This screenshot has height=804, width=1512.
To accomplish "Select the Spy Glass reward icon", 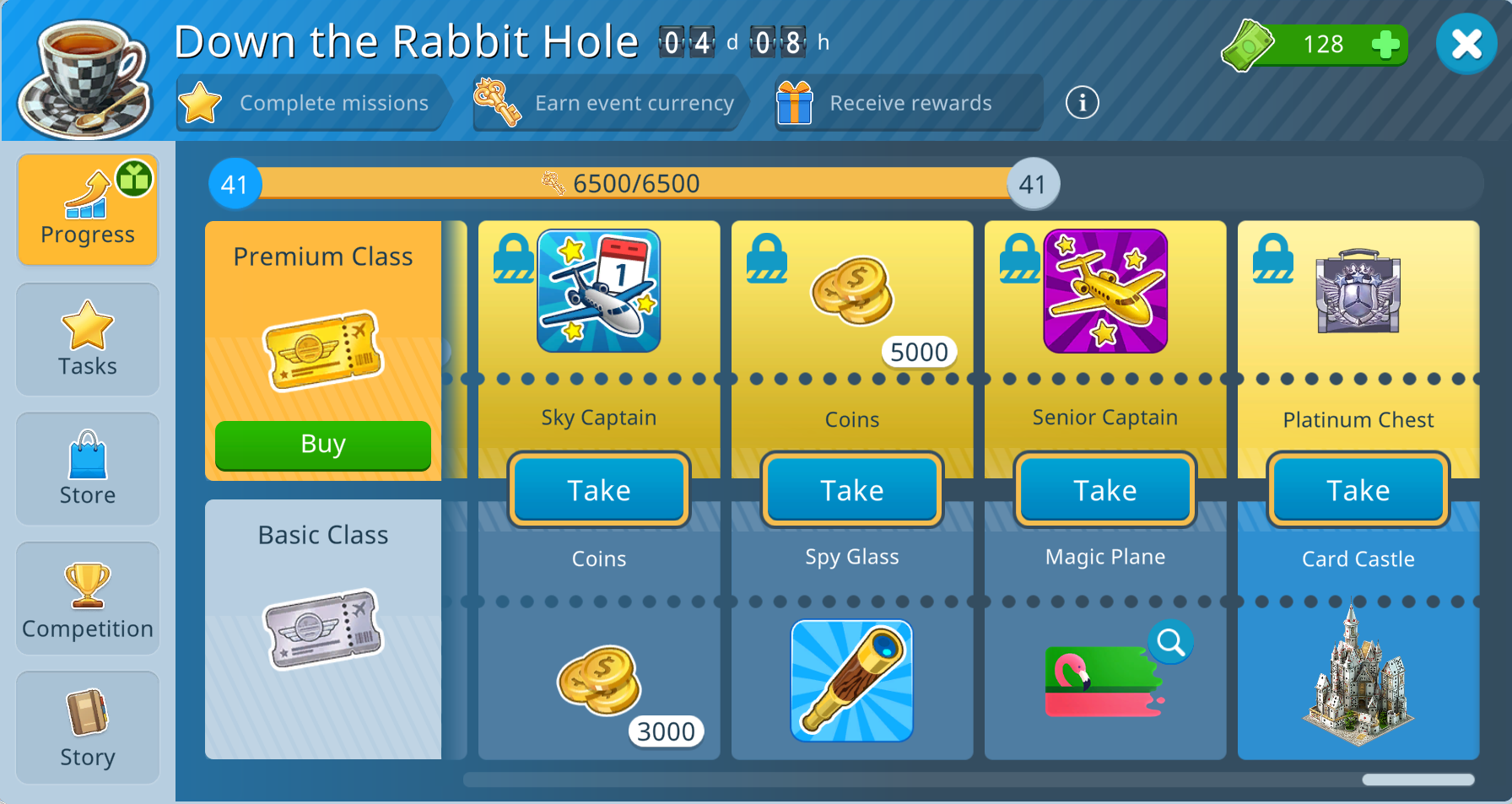I will [x=852, y=682].
